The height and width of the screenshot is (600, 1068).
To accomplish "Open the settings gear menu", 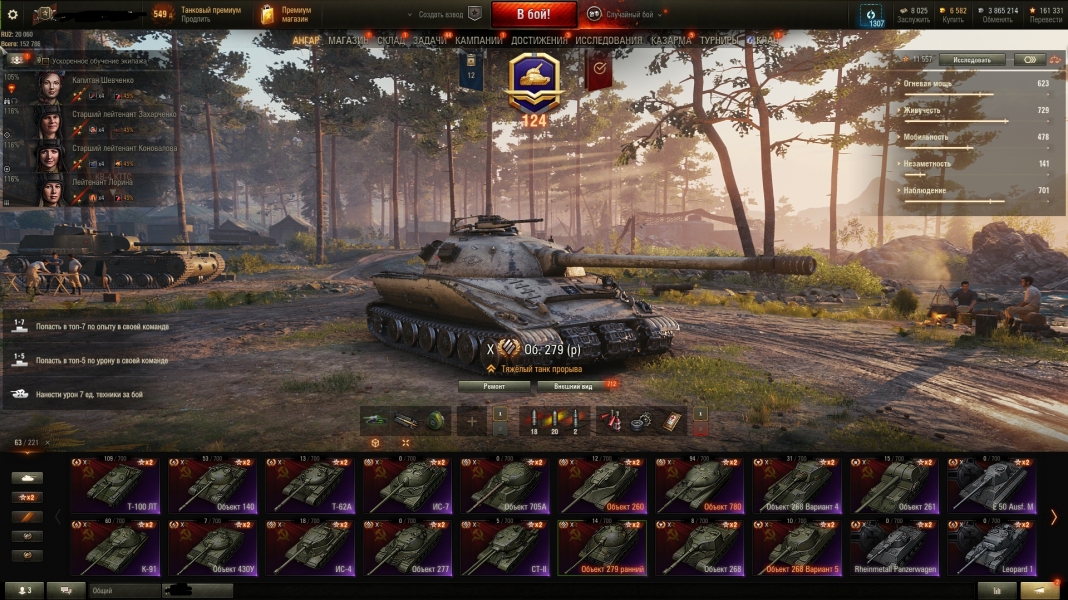I will point(13,14).
